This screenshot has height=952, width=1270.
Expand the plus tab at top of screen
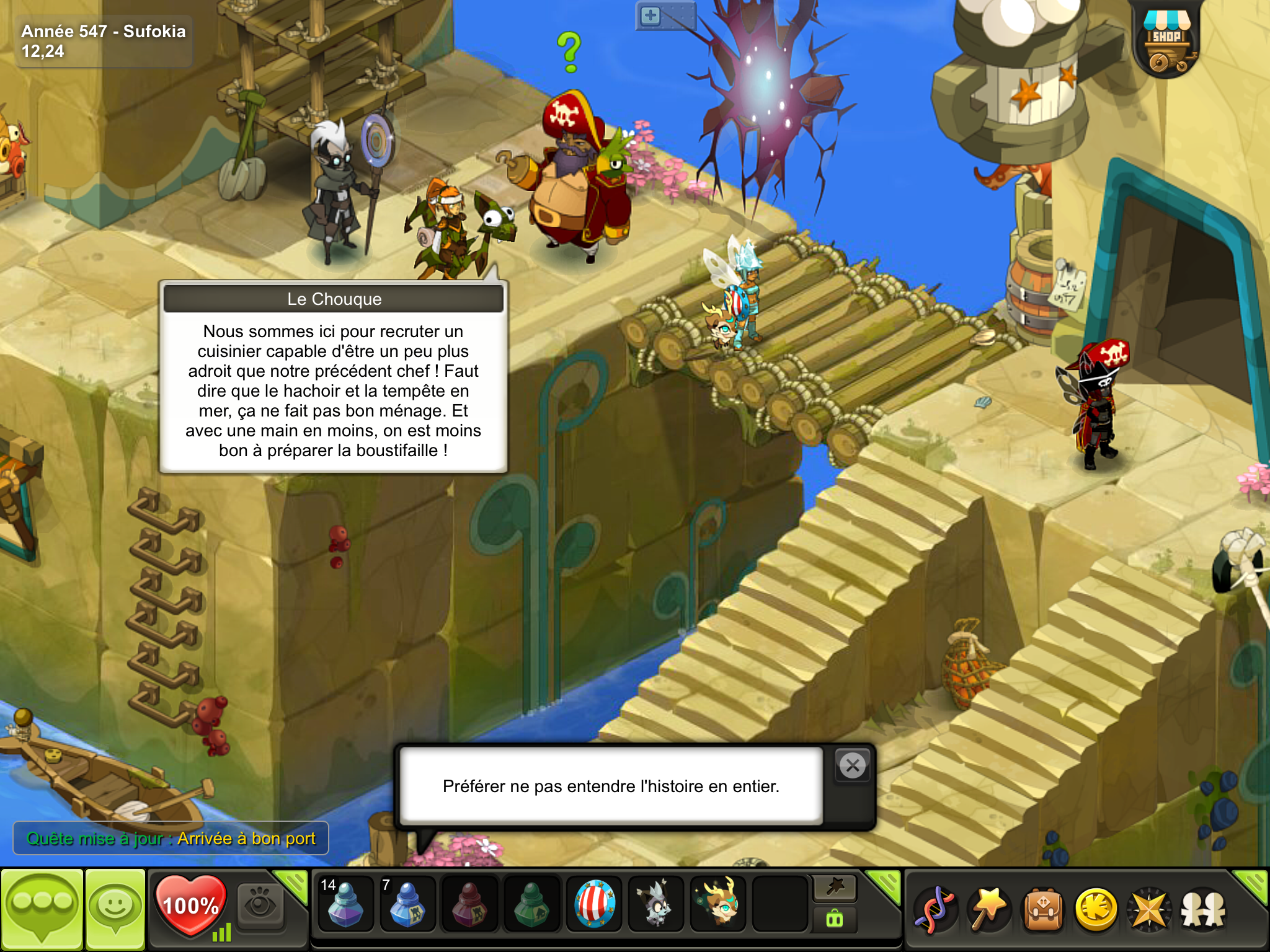[651, 16]
